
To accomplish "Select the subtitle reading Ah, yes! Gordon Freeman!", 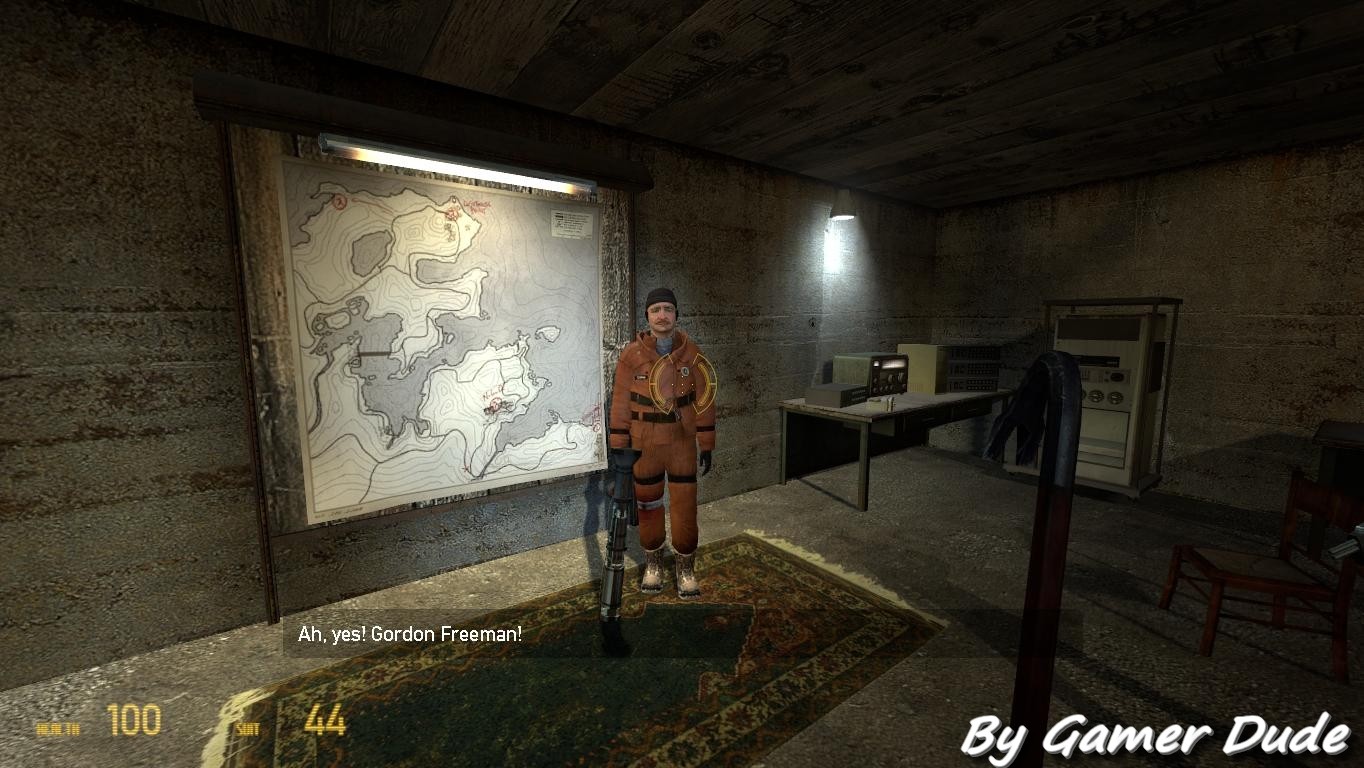I will (411, 631).
